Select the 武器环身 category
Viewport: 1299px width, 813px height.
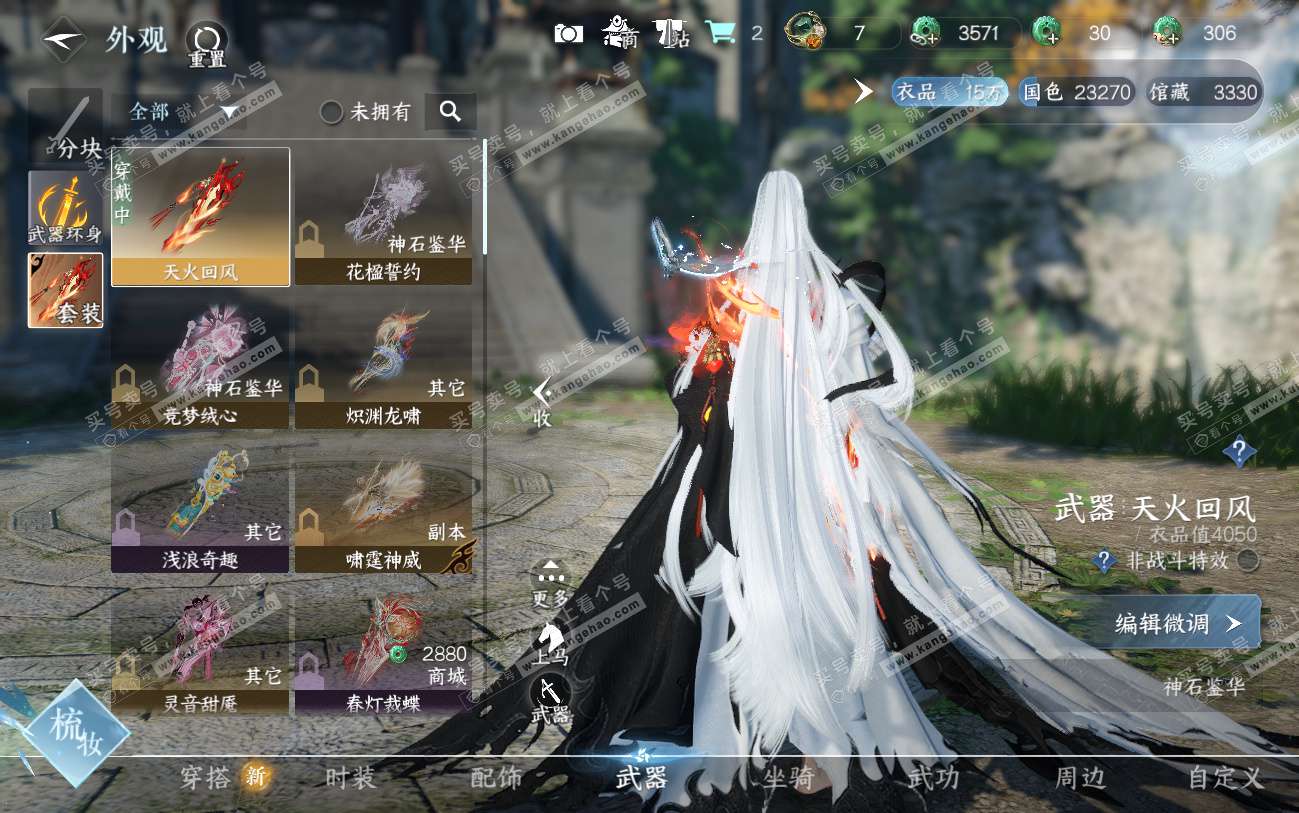[x=65, y=208]
